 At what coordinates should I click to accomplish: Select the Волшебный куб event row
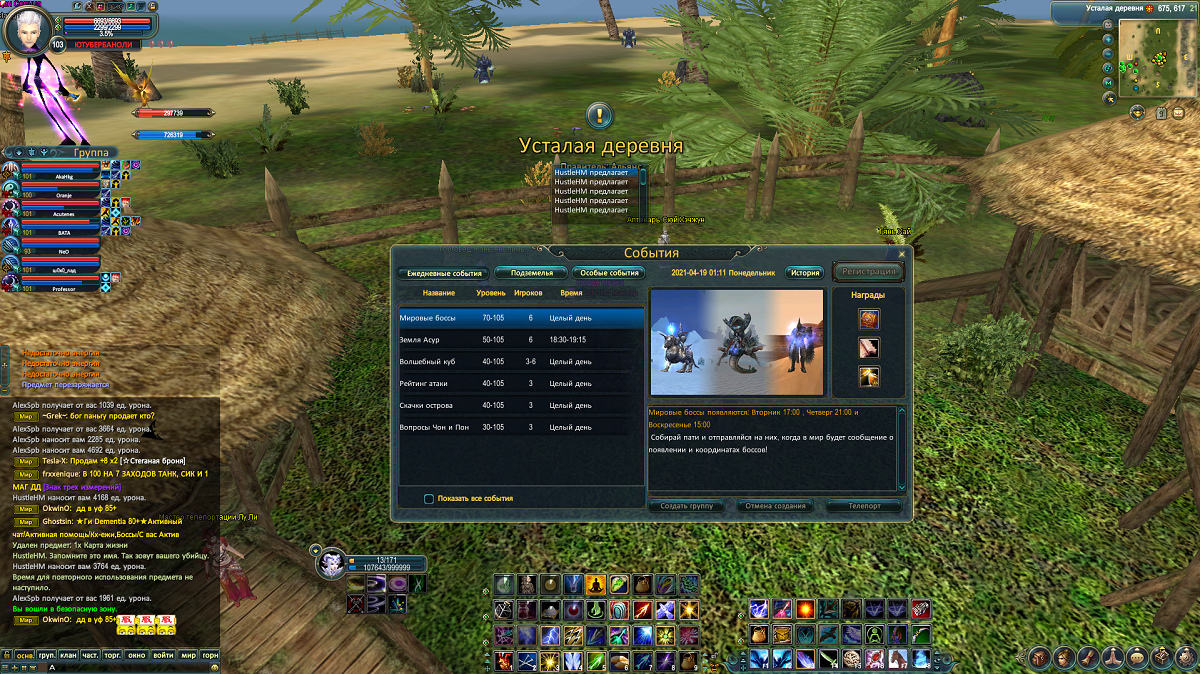[520, 361]
